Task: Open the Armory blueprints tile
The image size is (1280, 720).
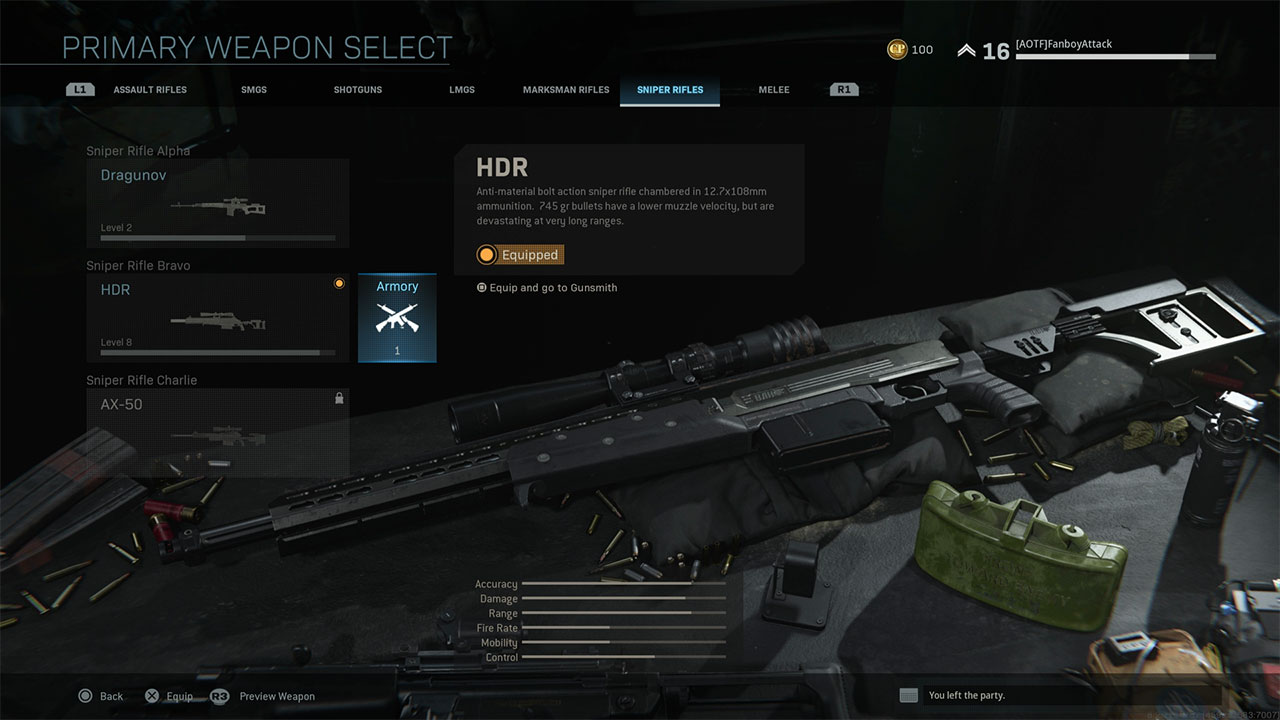Action: pos(397,318)
